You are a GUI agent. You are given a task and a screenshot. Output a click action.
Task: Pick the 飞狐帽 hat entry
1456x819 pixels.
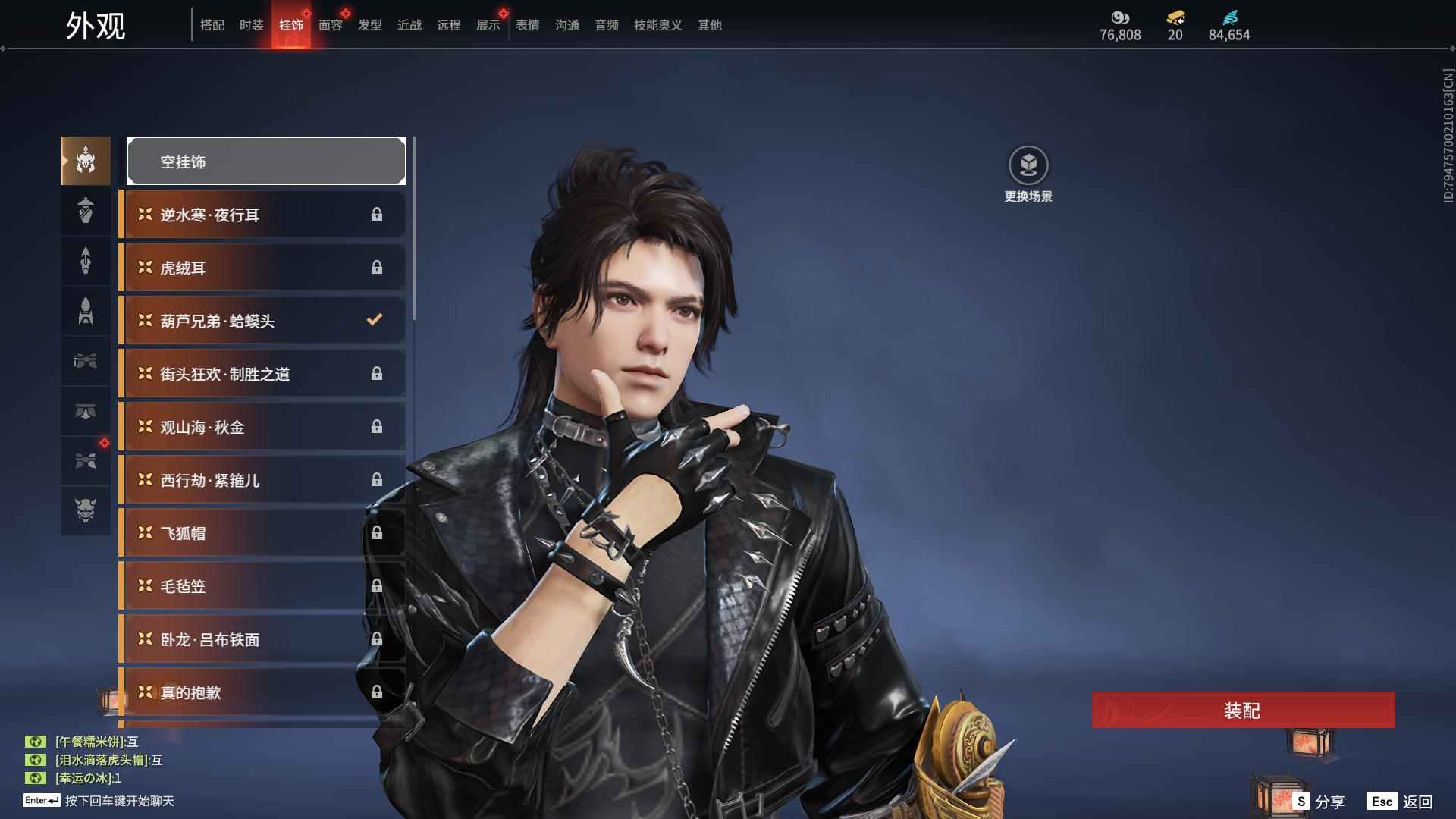[x=262, y=533]
